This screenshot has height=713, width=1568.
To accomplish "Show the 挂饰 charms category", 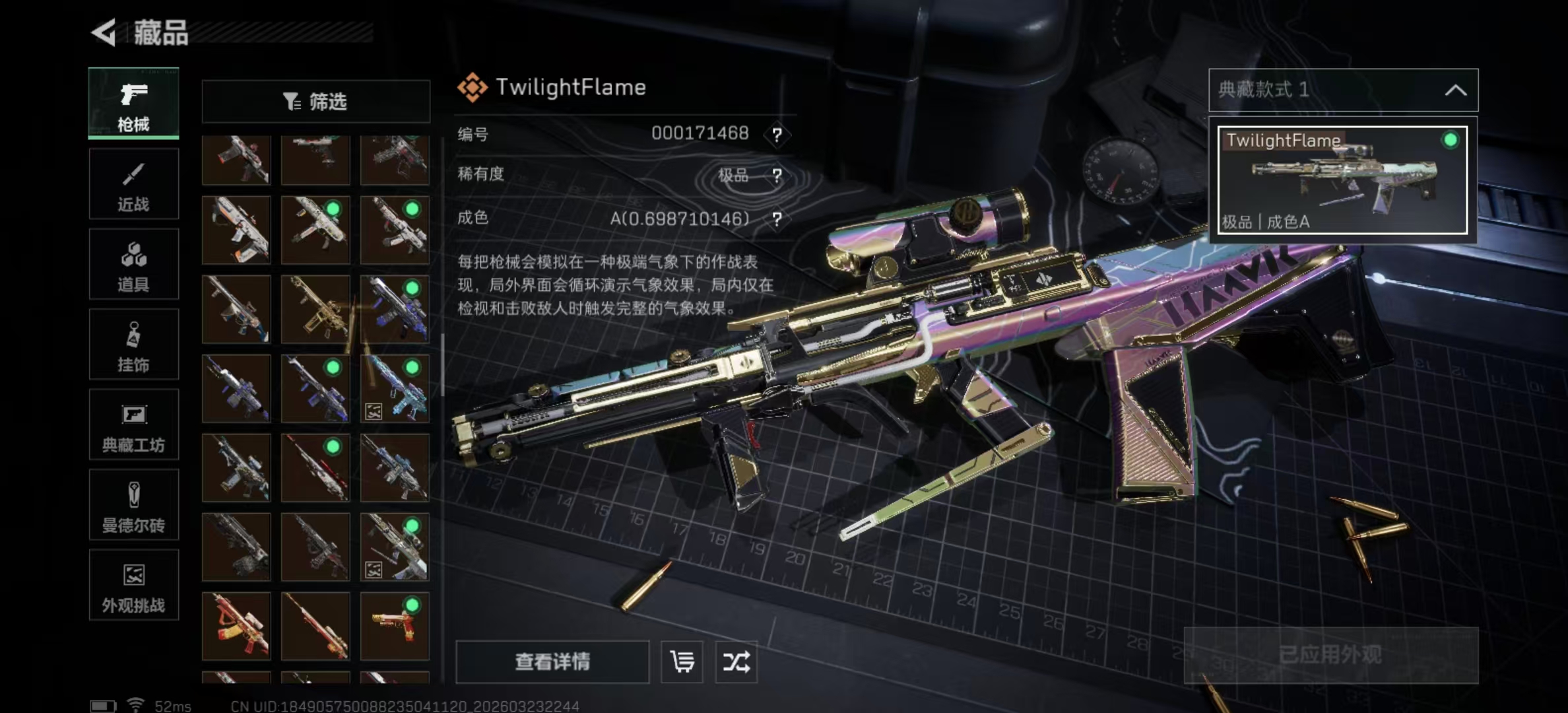I will pos(133,345).
